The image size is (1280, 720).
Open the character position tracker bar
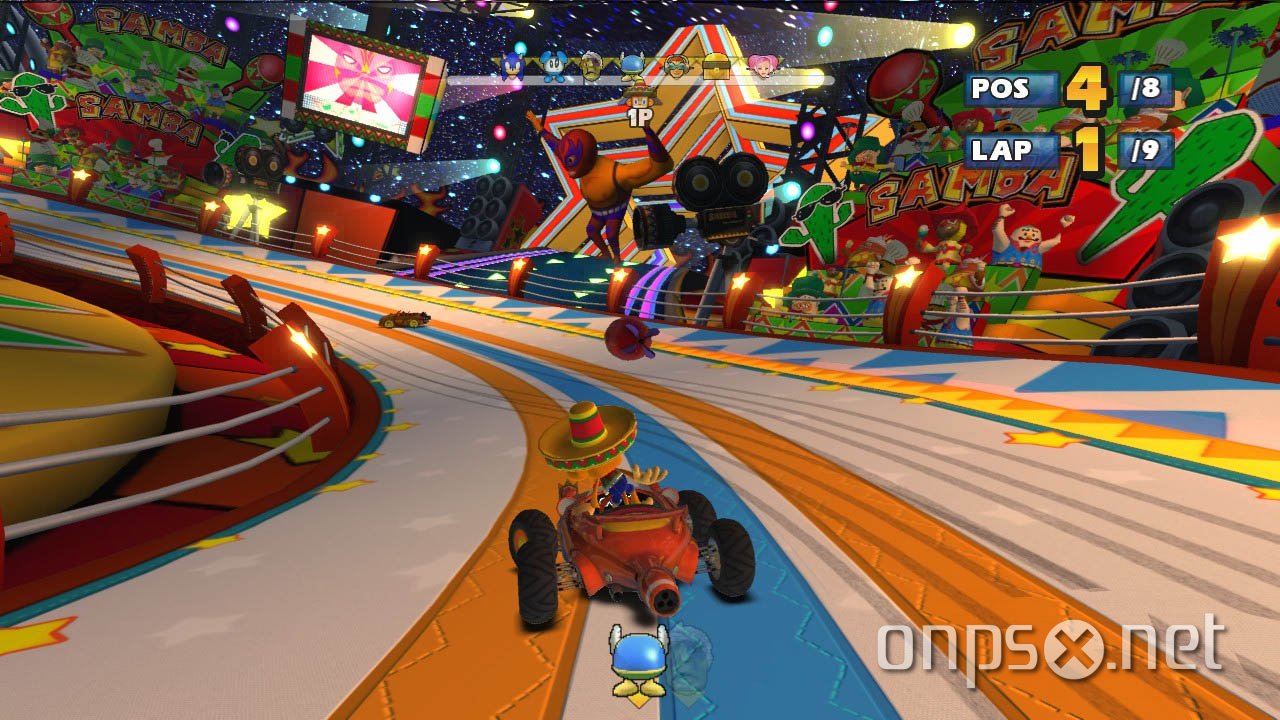pyautogui.click(x=640, y=67)
